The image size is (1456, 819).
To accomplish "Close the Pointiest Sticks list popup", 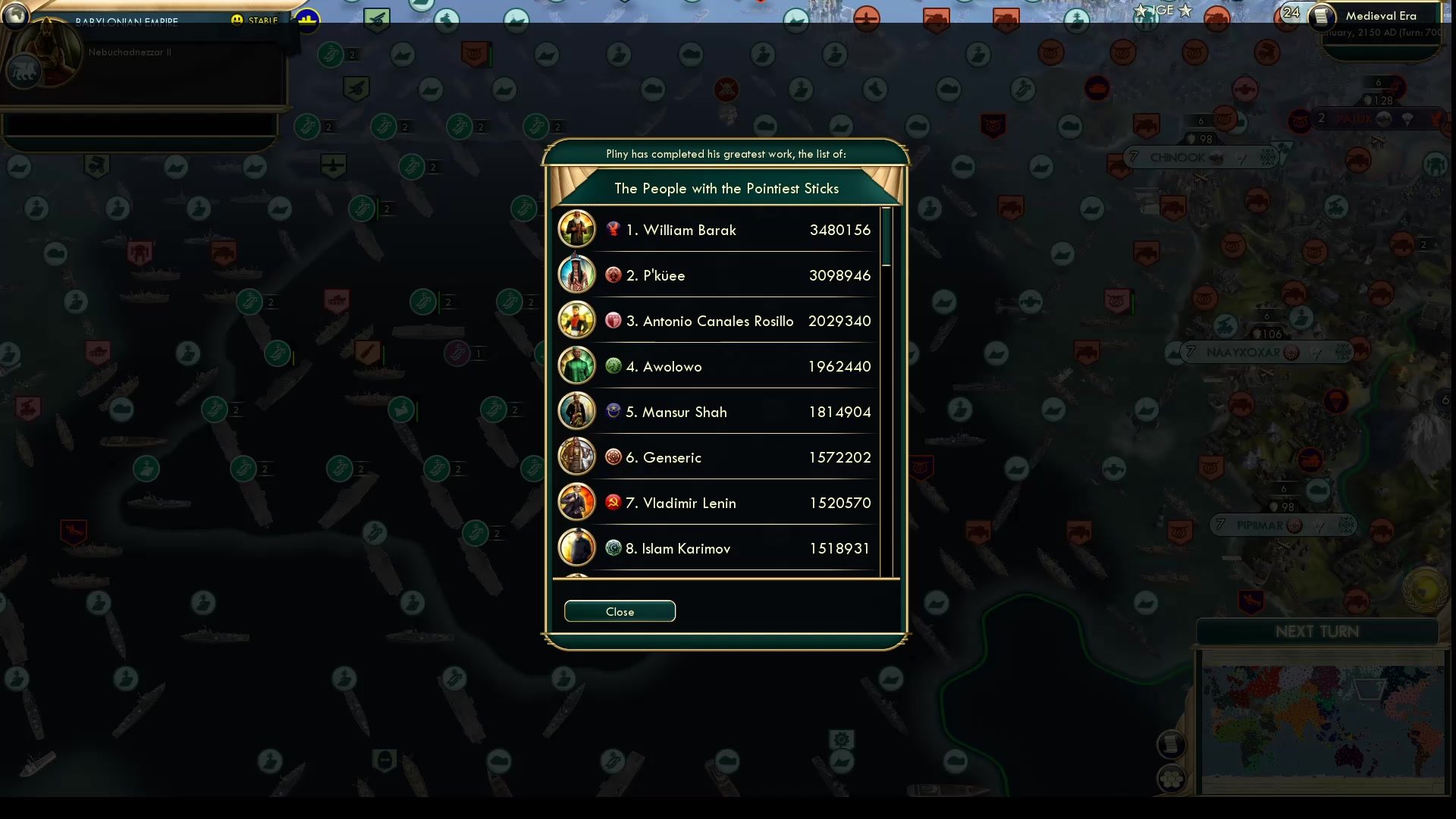I will click(620, 611).
